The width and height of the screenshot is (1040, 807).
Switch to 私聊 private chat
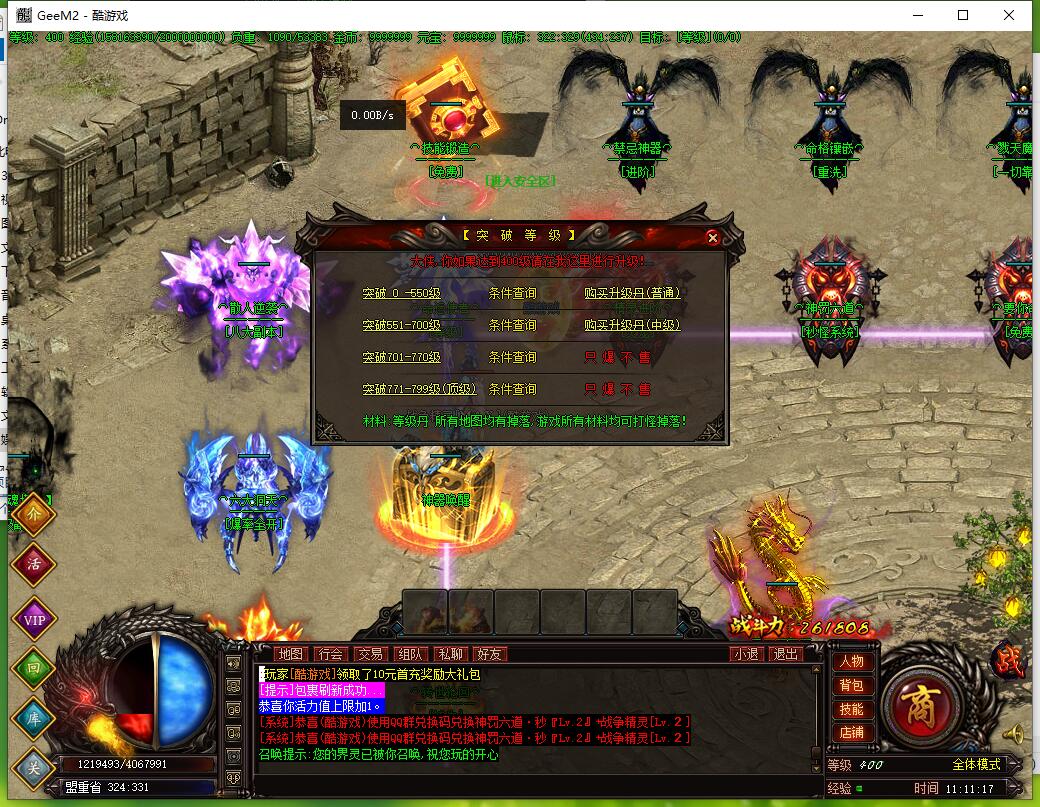(450, 654)
